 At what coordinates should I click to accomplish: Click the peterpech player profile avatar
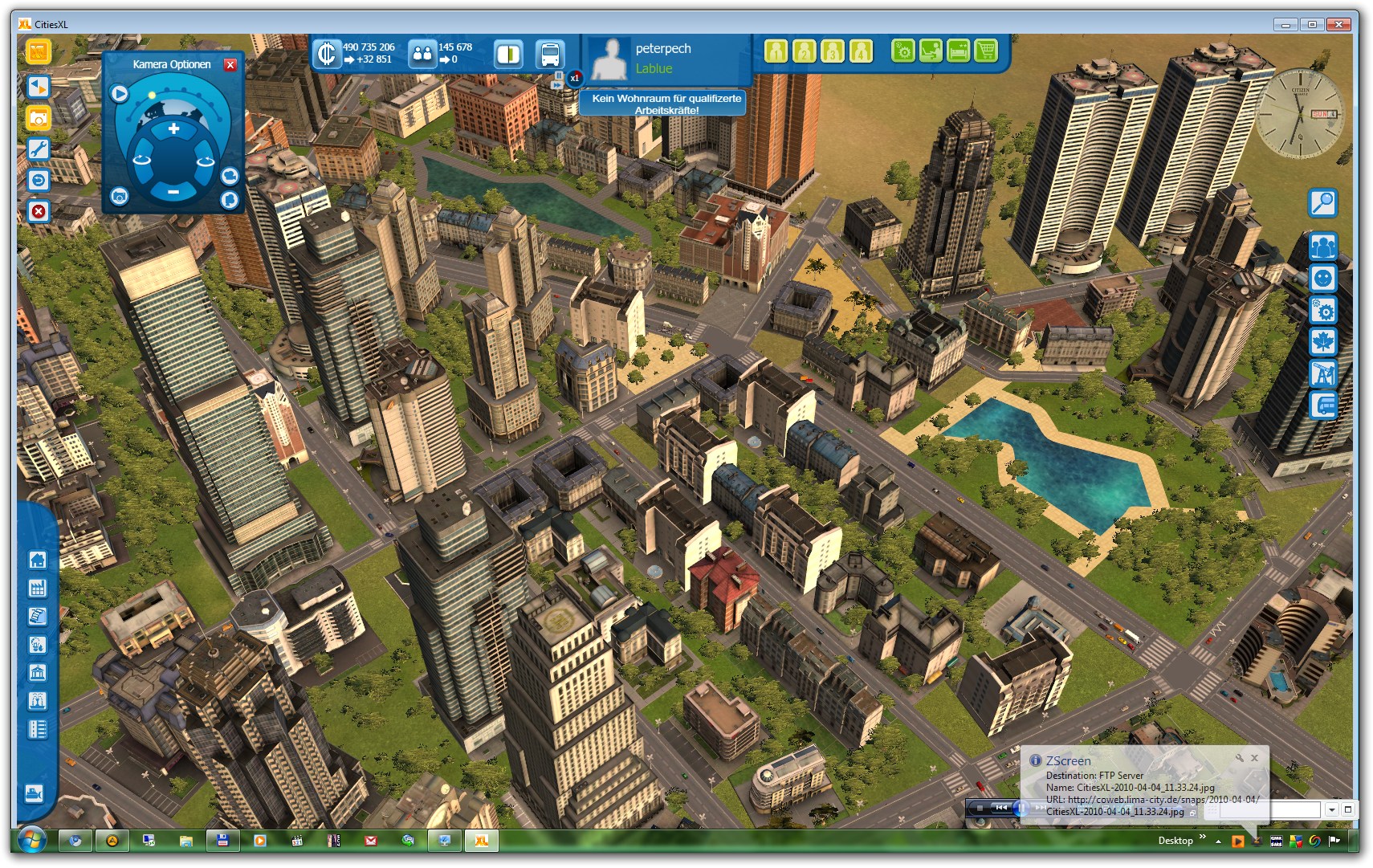[x=610, y=59]
